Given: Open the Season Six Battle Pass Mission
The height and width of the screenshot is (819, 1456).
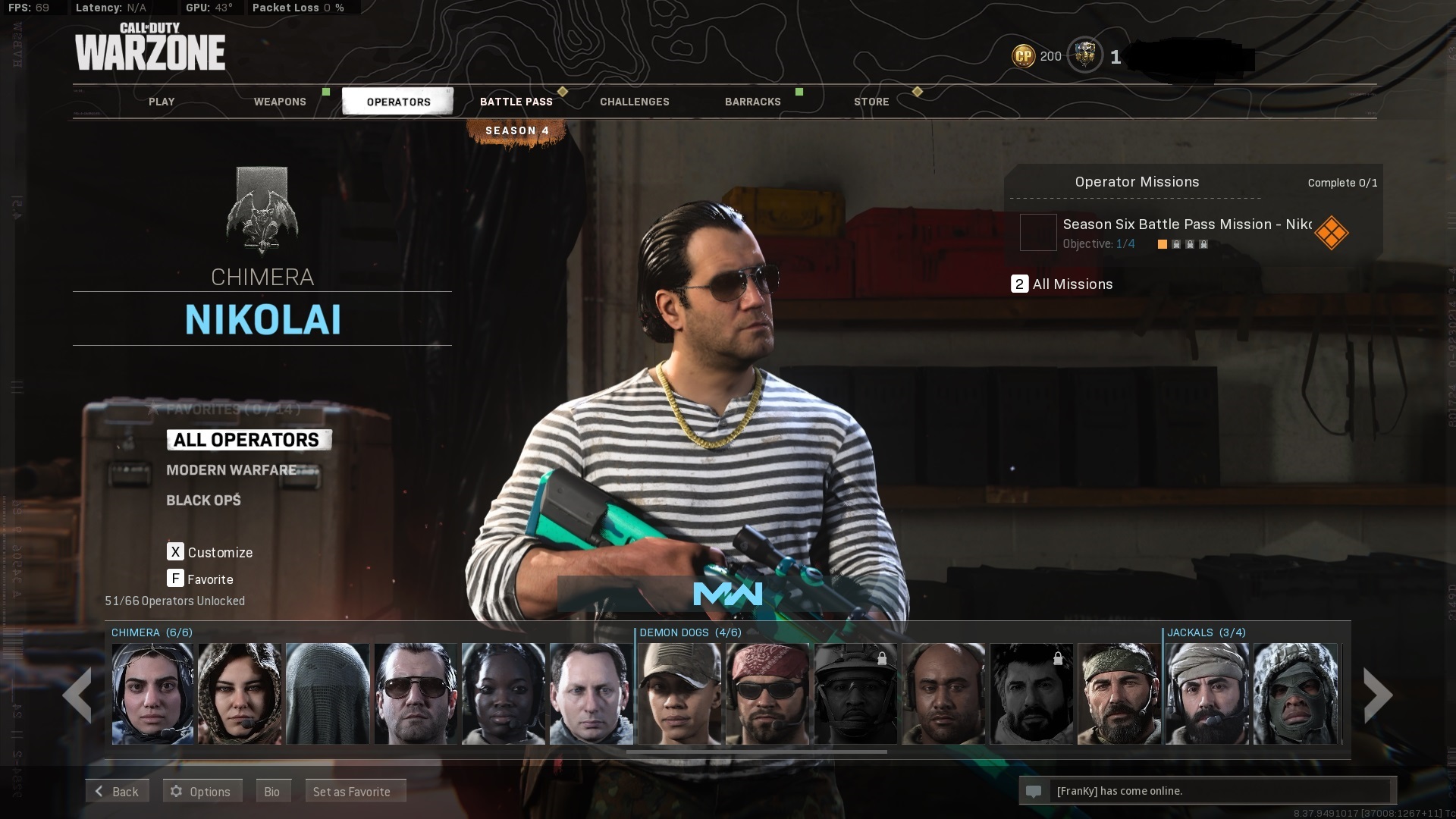Looking at the screenshot, I should click(1187, 232).
